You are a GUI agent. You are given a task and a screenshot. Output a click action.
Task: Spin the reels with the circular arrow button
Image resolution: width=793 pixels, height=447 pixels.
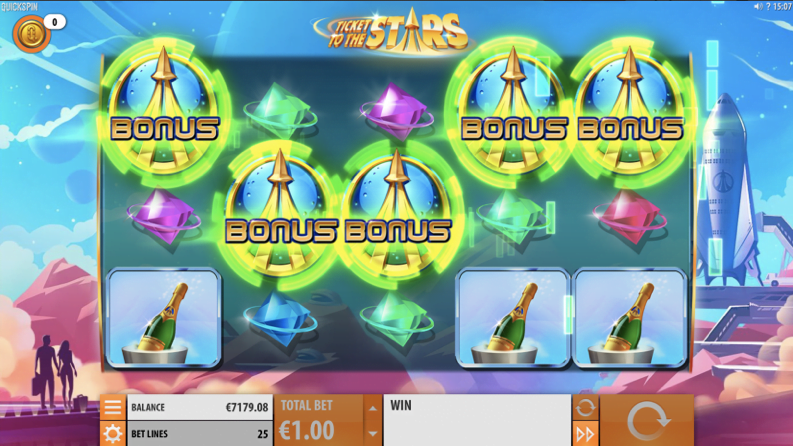[x=646, y=421]
